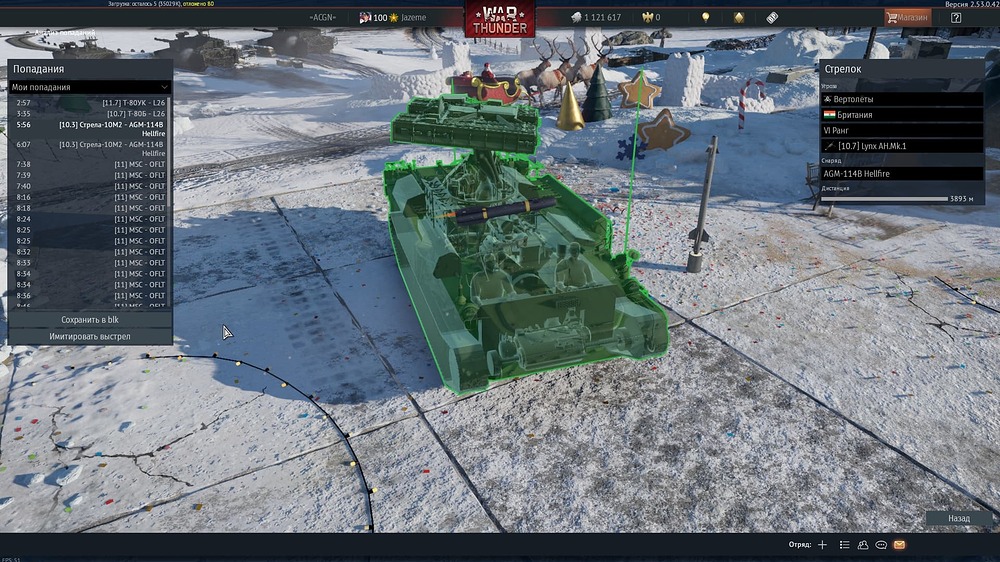Open the Вертолёты vehicle type selector
This screenshot has width=1000, height=562.
click(x=902, y=100)
